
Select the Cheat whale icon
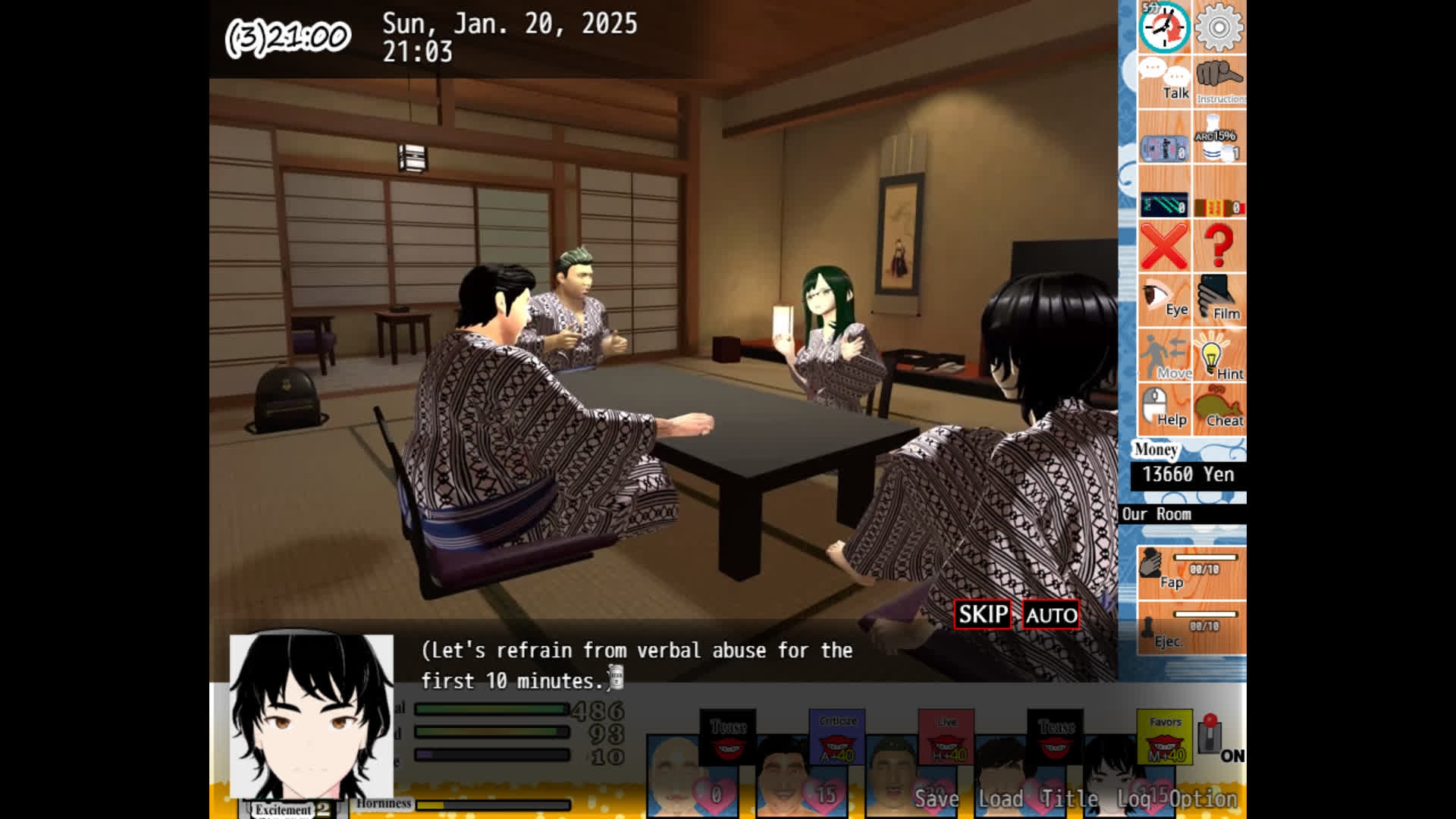point(1221,409)
